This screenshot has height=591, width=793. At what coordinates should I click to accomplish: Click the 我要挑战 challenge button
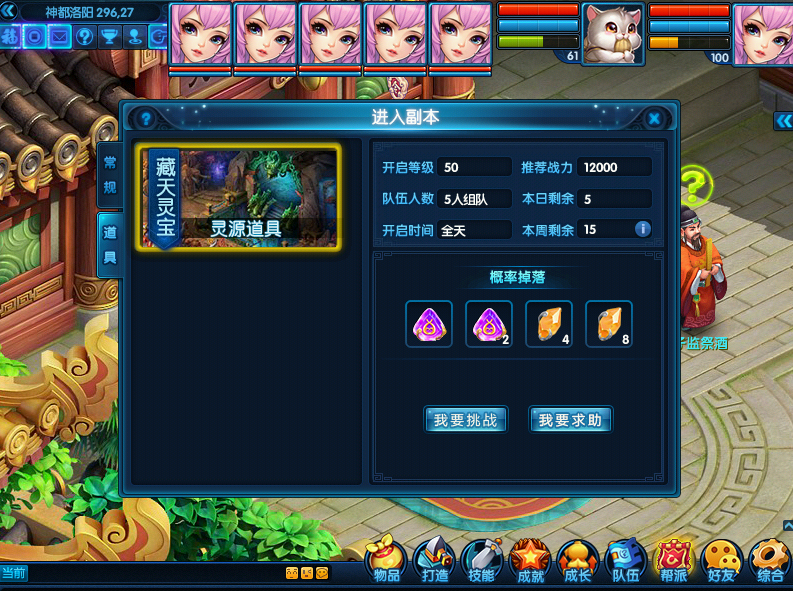click(x=465, y=420)
